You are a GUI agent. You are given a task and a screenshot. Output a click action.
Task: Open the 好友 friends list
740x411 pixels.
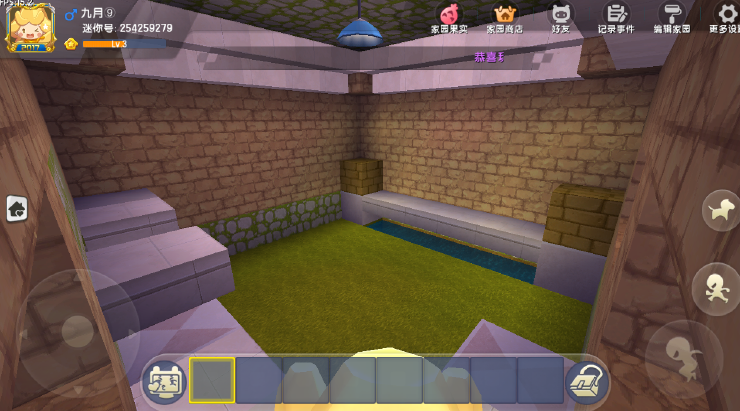561,17
